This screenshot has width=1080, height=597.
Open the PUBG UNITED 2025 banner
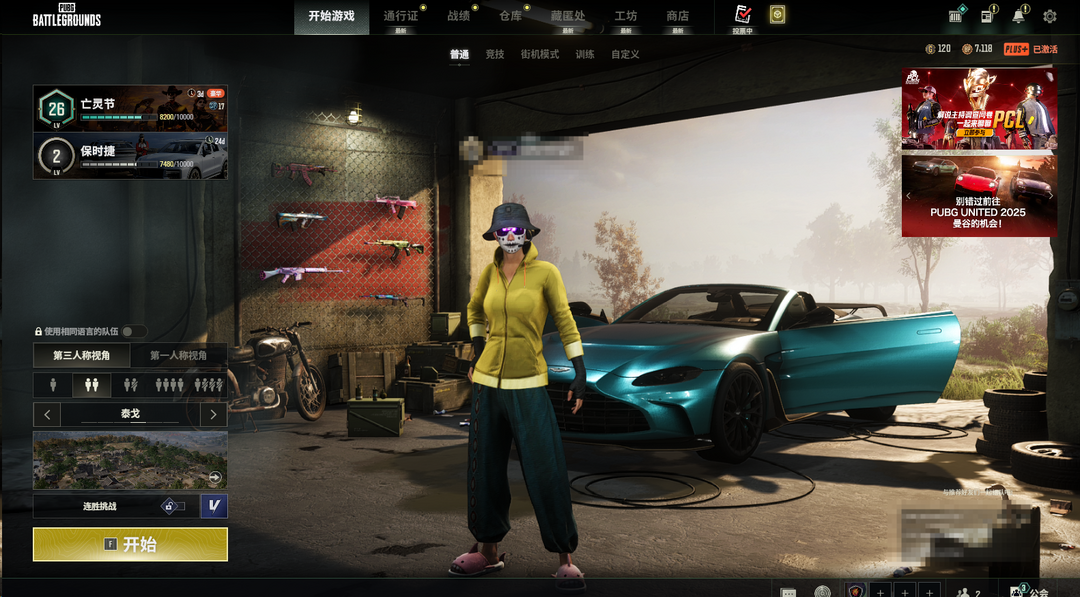point(979,196)
